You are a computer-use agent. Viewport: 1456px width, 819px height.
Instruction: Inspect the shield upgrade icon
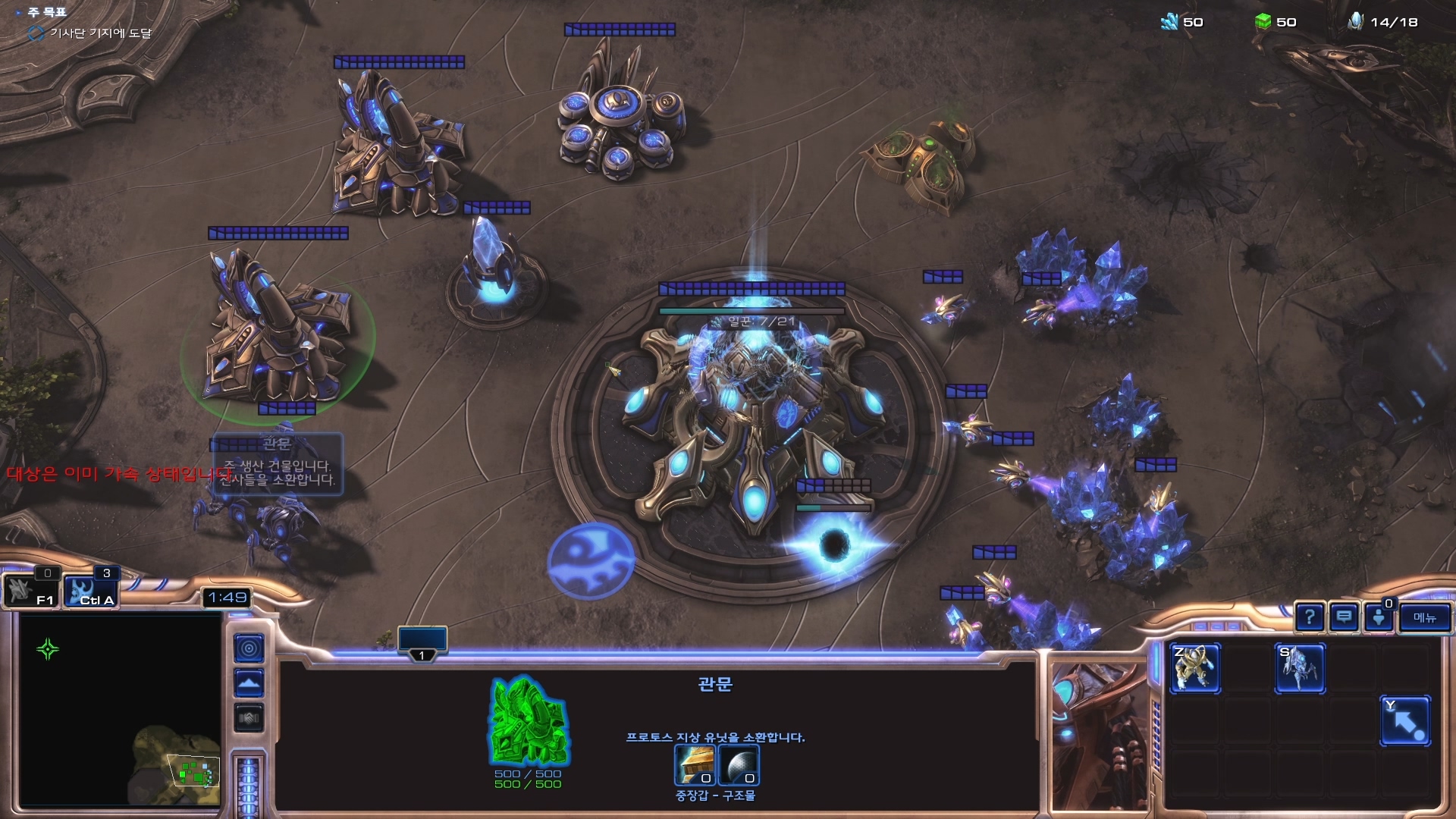pyautogui.click(x=738, y=765)
